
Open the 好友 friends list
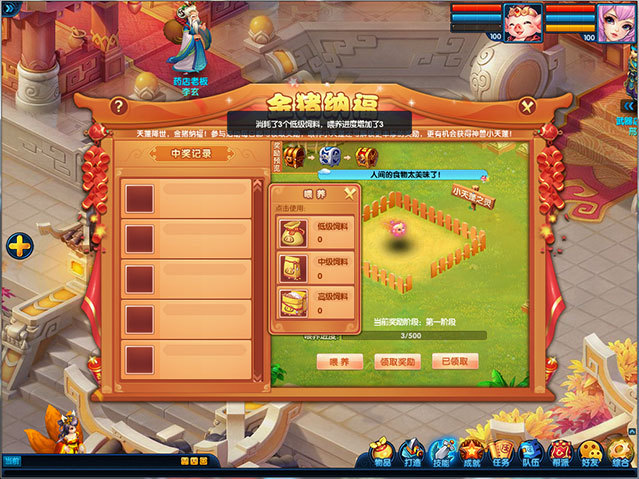click(591, 454)
